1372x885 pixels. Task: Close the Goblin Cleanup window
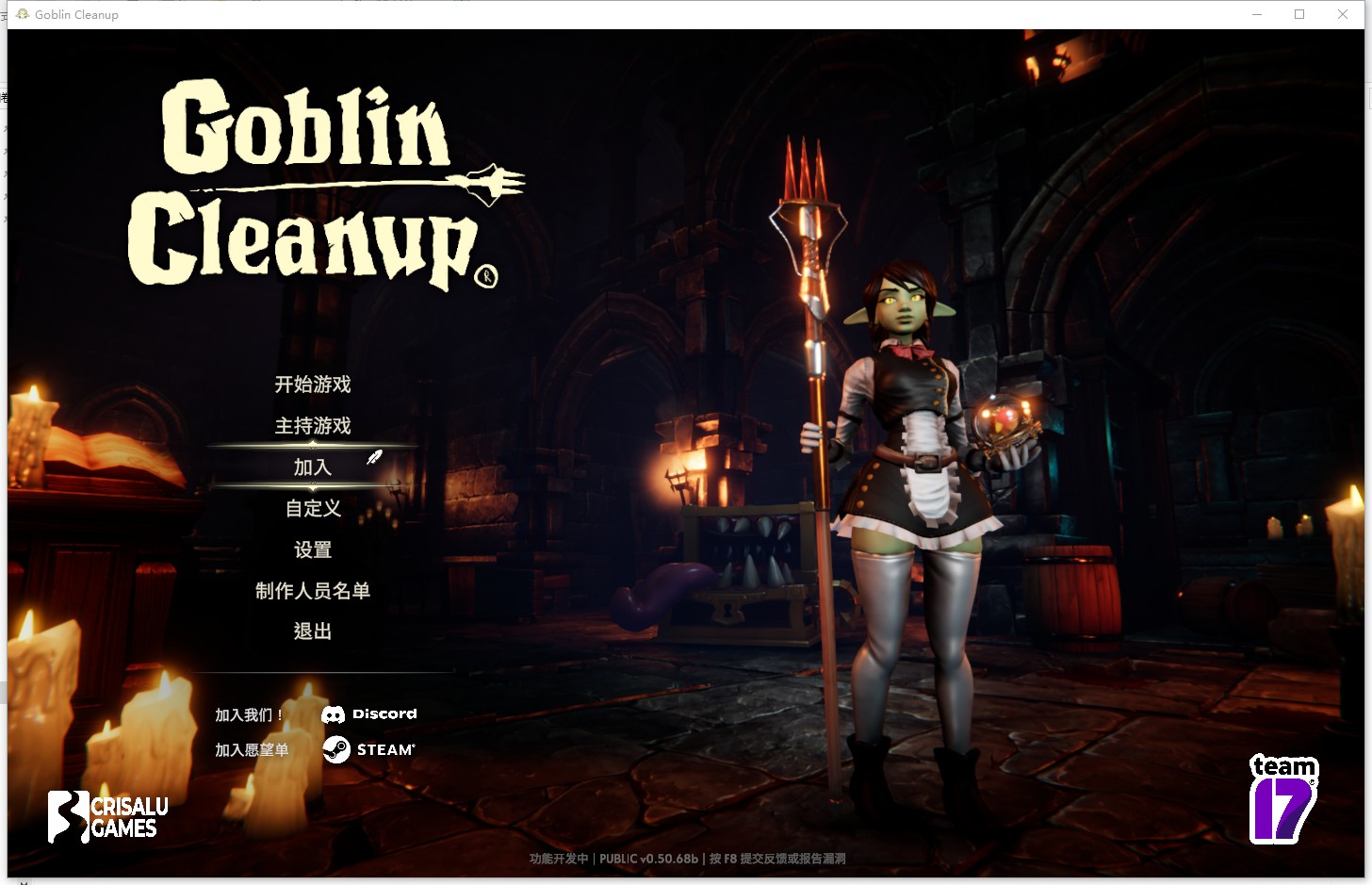(x=1343, y=14)
